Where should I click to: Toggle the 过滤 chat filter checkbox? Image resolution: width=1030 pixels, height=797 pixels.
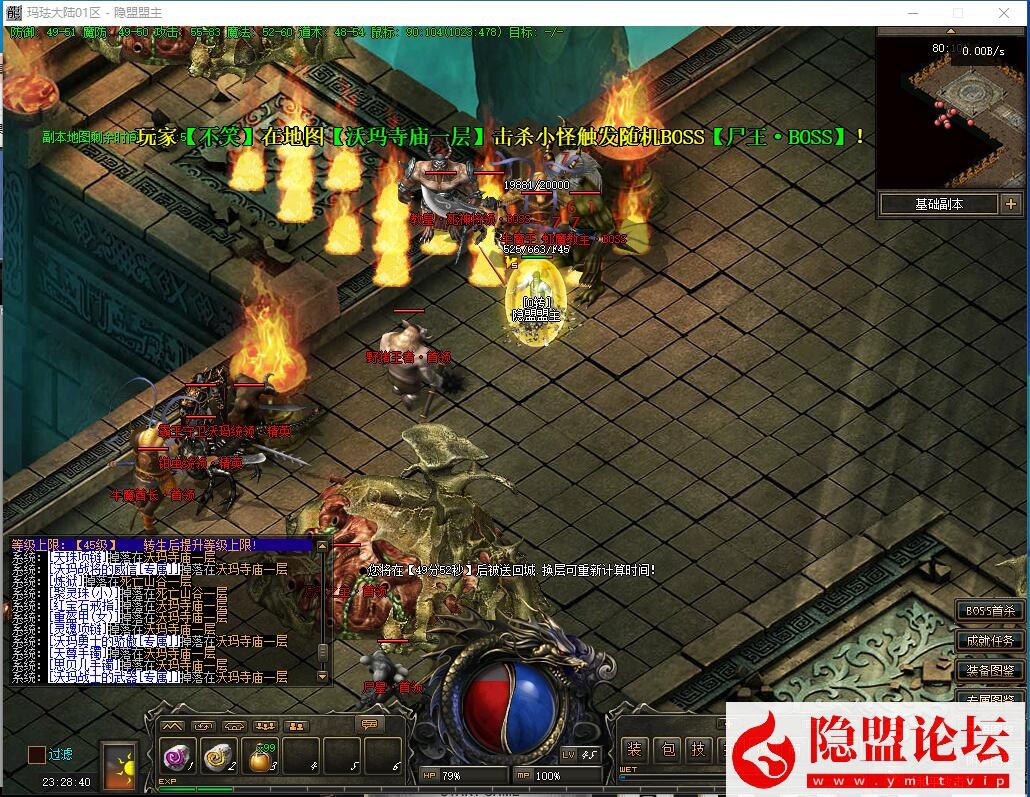click(x=37, y=755)
